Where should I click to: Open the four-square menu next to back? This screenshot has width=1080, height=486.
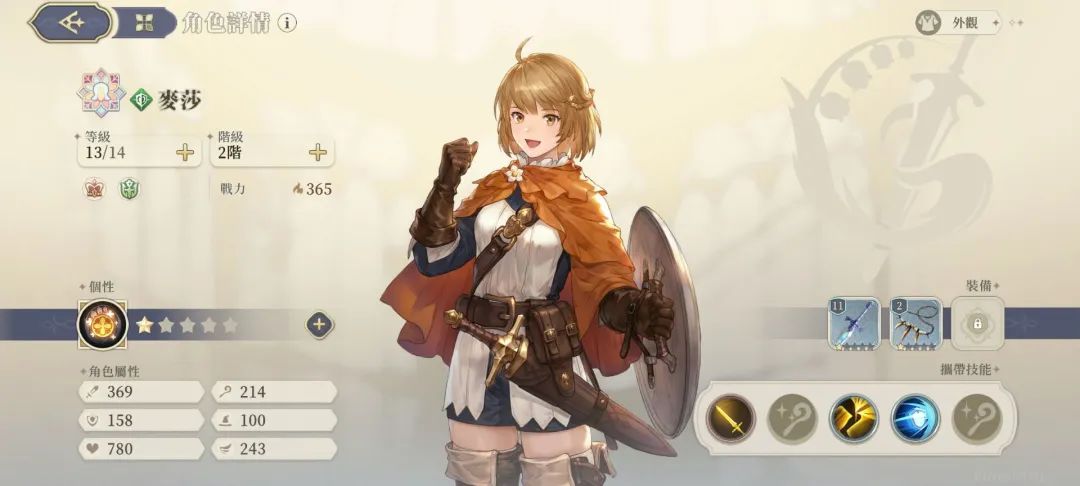pyautogui.click(x=144, y=23)
